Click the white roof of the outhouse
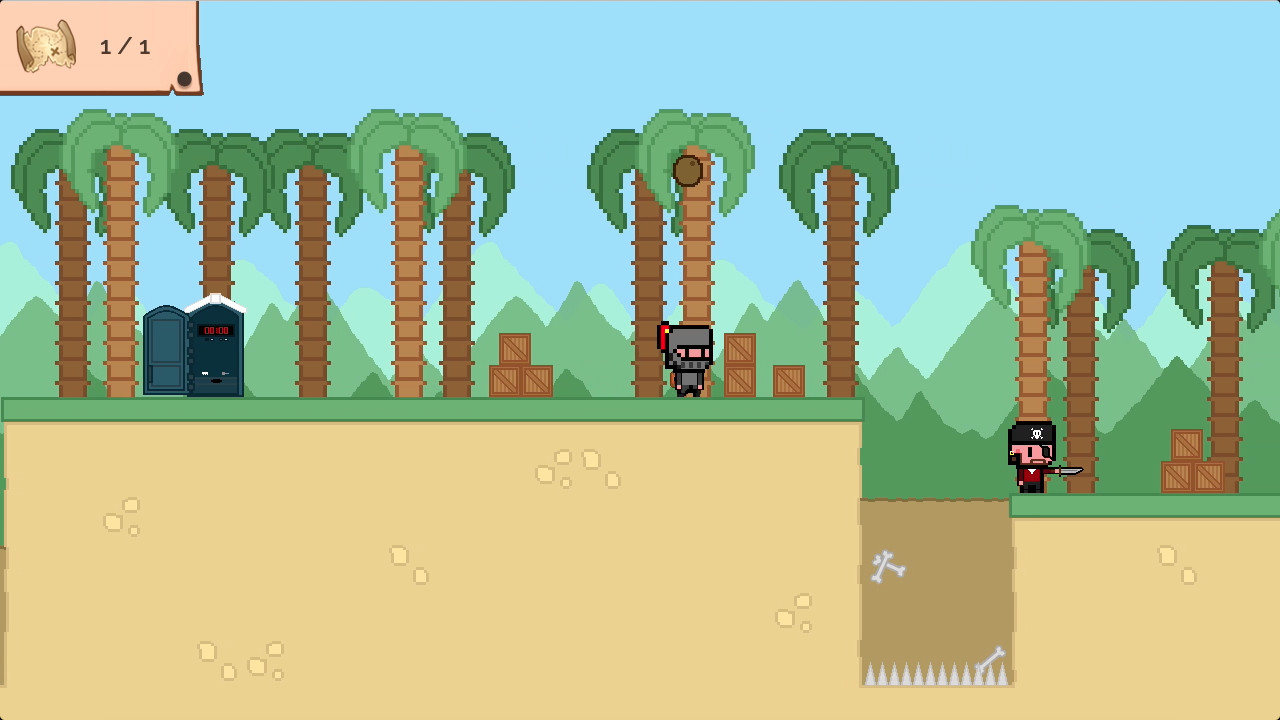 pyautogui.click(x=214, y=297)
